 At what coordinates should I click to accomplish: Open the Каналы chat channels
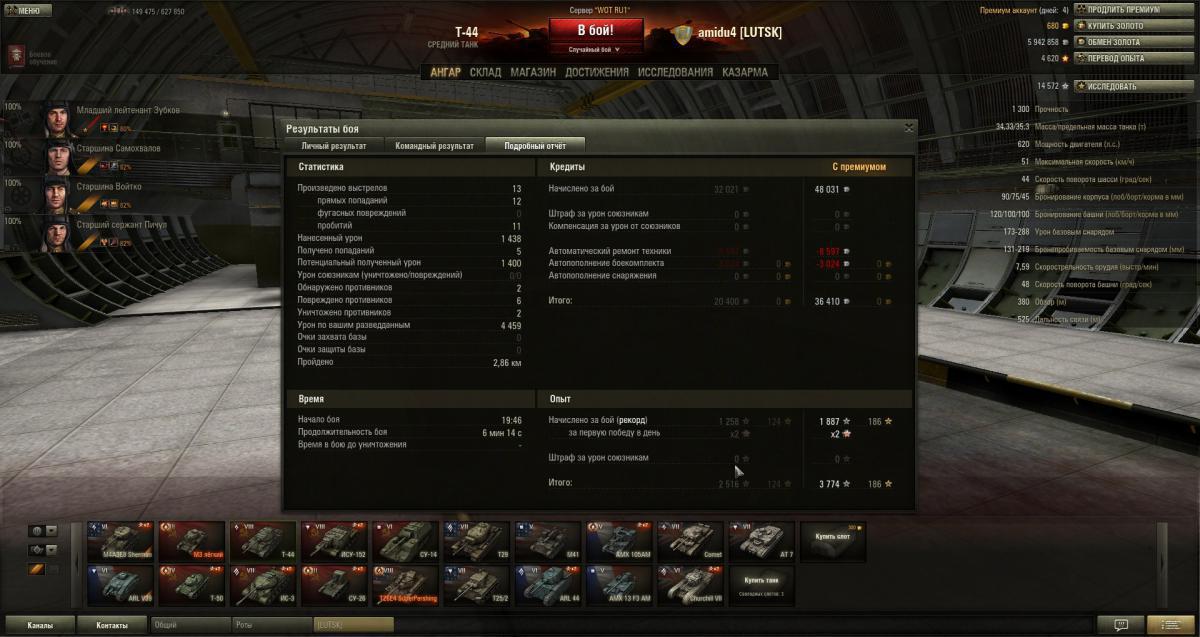[x=40, y=625]
